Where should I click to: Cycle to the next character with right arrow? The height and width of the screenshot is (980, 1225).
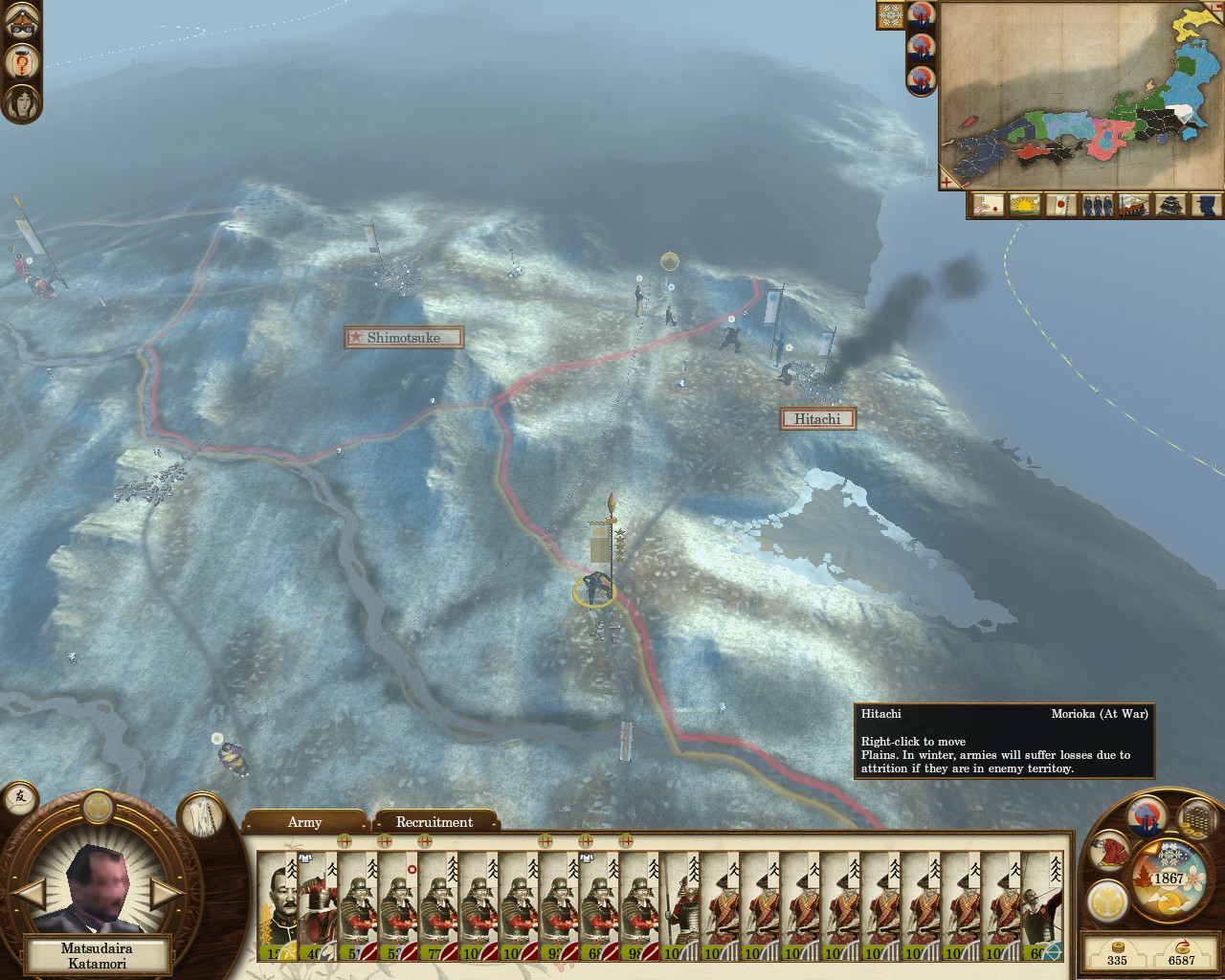[167, 896]
